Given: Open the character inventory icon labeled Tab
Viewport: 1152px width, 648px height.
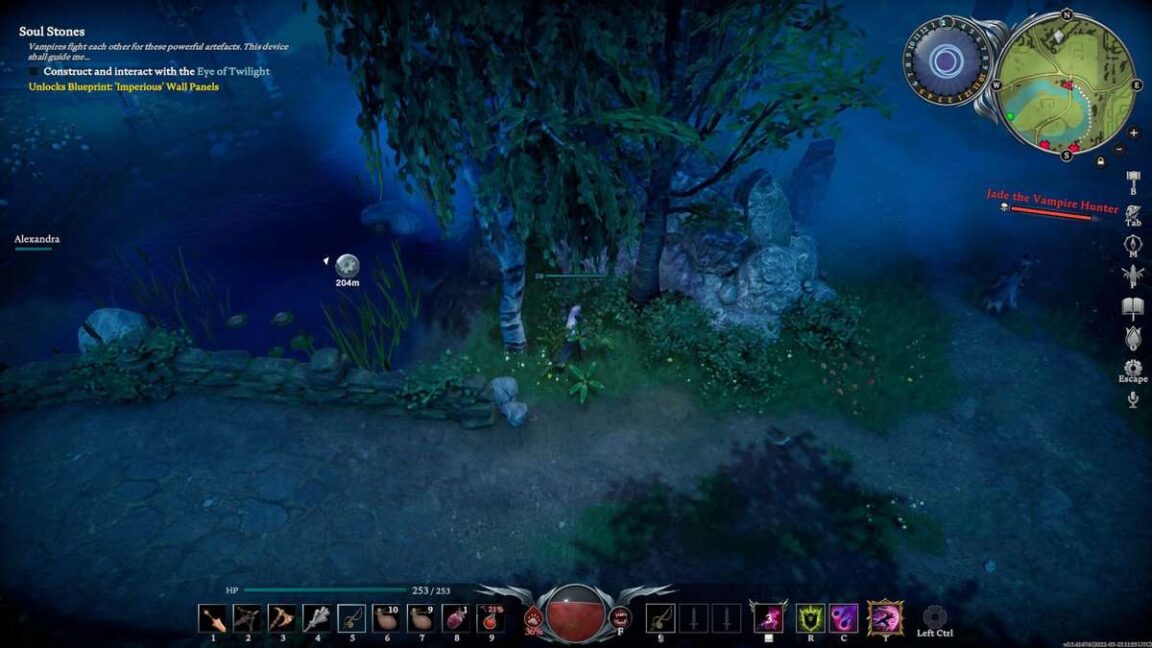Looking at the screenshot, I should click(1133, 213).
